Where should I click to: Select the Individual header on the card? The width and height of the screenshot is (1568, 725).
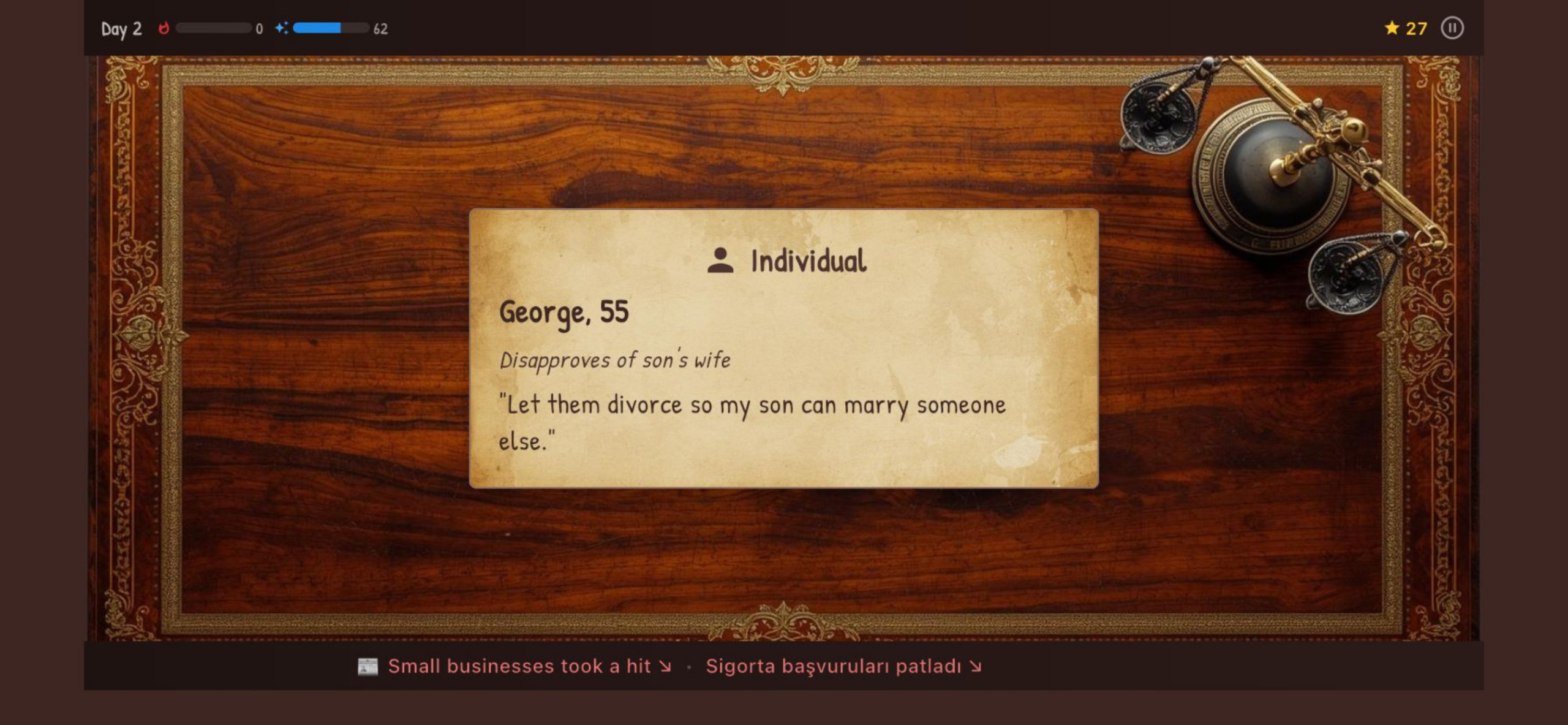807,261
